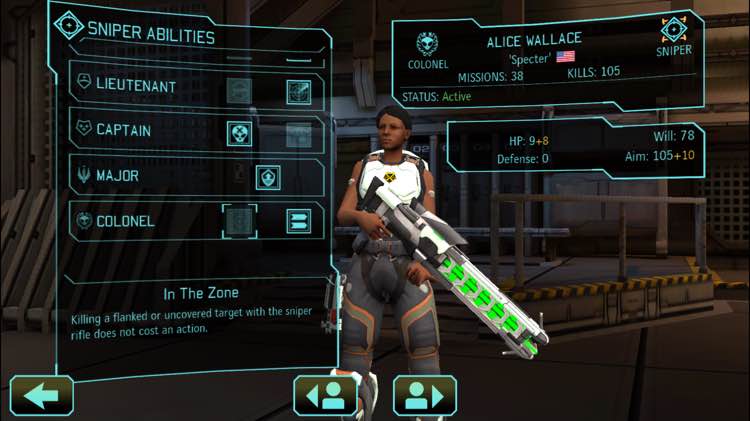
Task: Go back using the left arrow button
Action: [41, 394]
